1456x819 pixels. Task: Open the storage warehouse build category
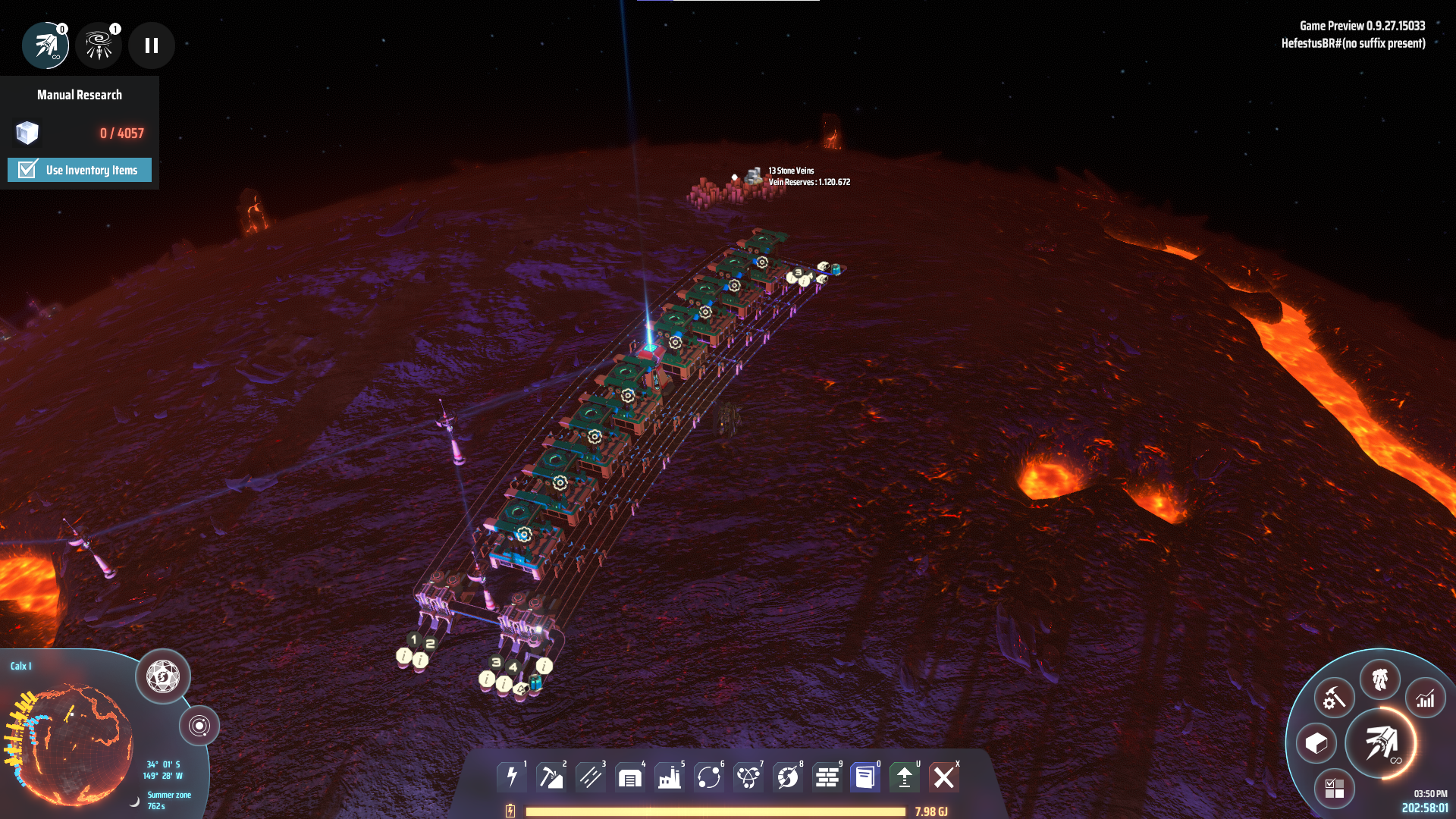(x=630, y=777)
